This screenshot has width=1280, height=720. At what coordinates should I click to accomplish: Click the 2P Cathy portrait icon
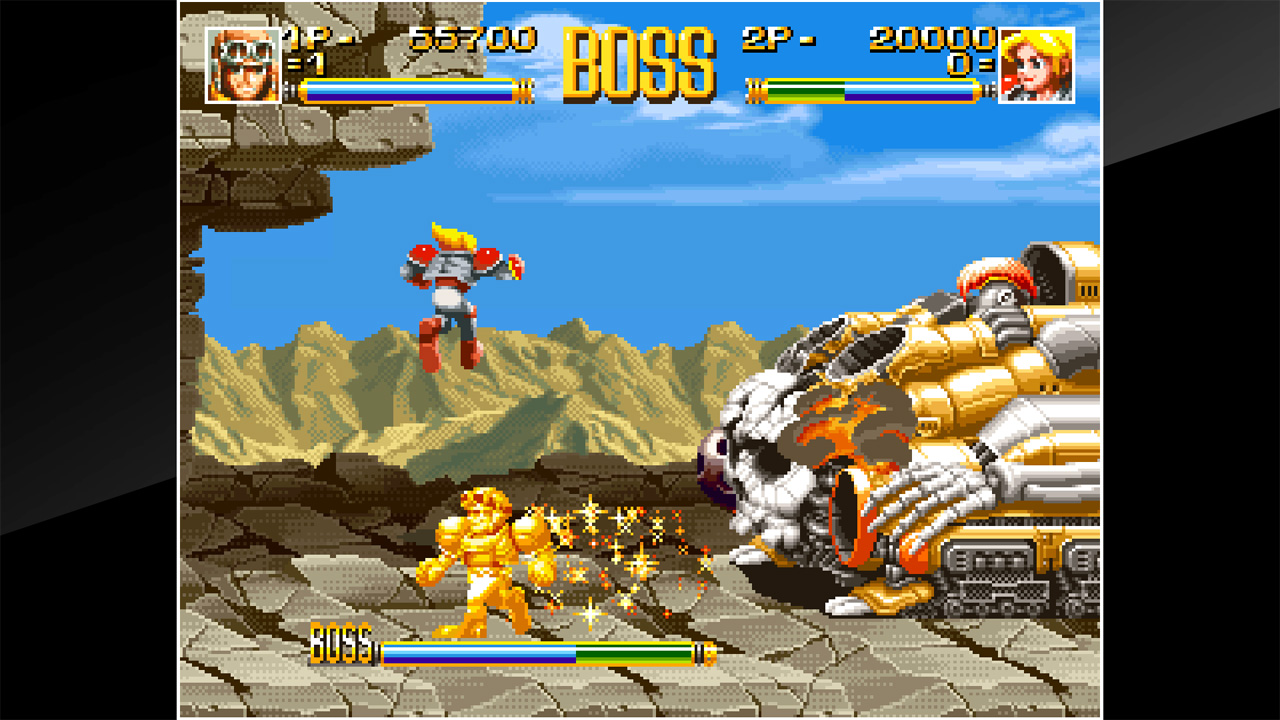point(1035,62)
